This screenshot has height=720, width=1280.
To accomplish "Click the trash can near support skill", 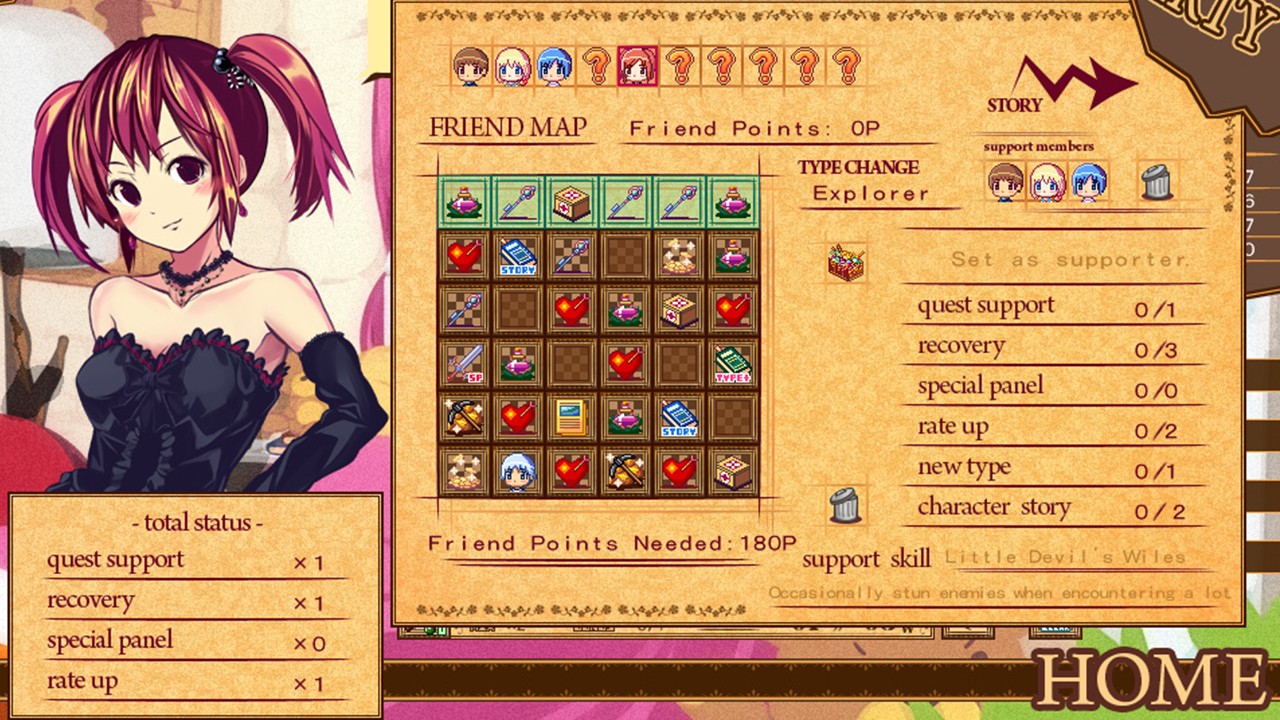I will 845,506.
